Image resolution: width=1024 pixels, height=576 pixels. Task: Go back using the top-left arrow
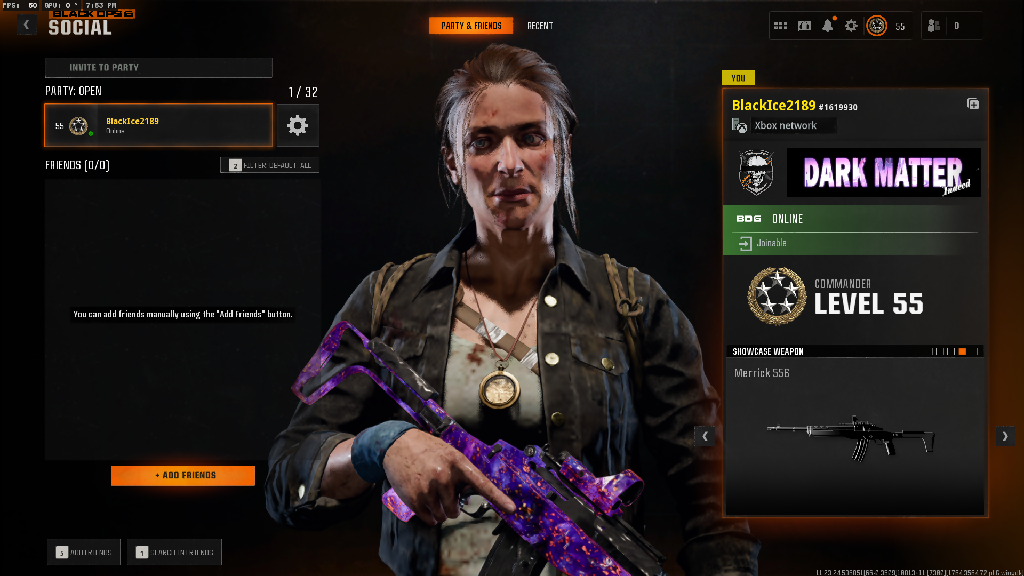[27, 25]
